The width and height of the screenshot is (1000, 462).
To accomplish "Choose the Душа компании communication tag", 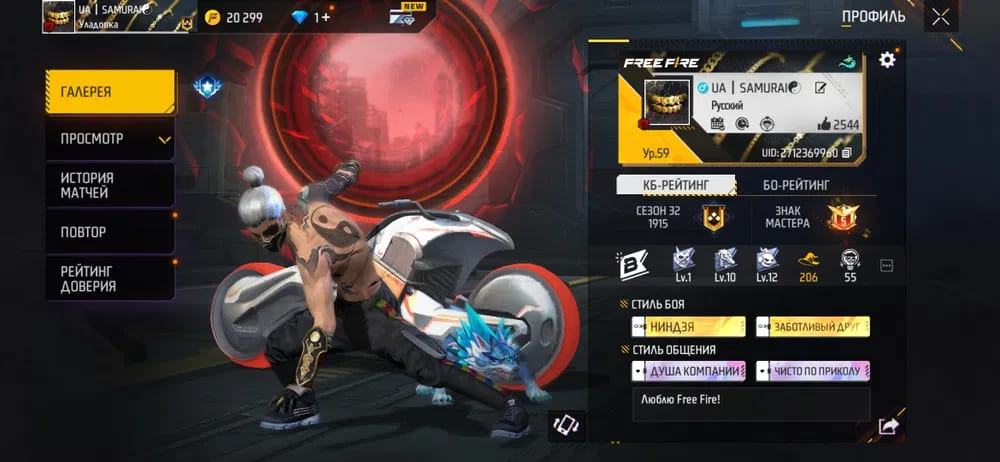I will tap(688, 371).
